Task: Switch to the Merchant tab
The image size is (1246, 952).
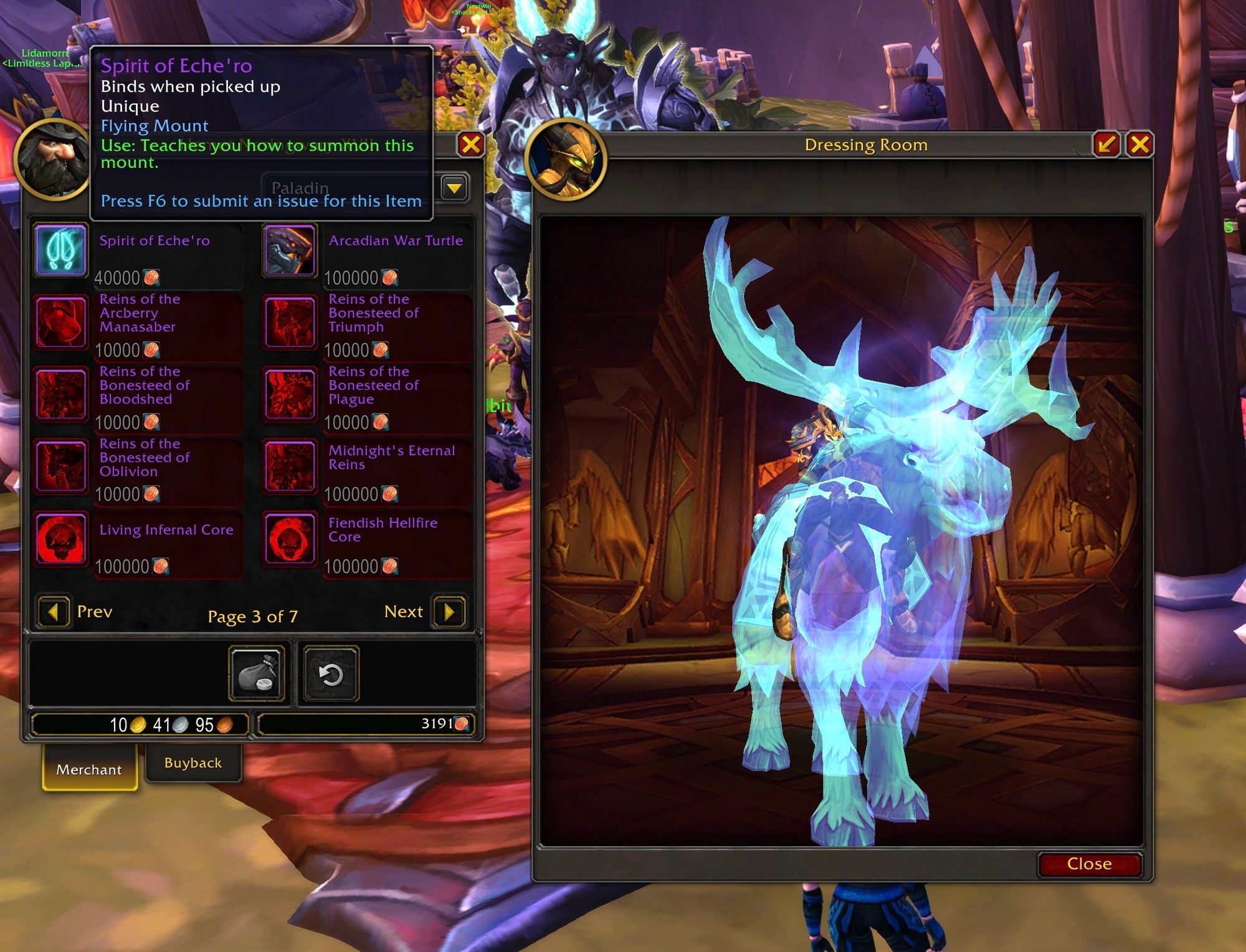Action: point(89,769)
